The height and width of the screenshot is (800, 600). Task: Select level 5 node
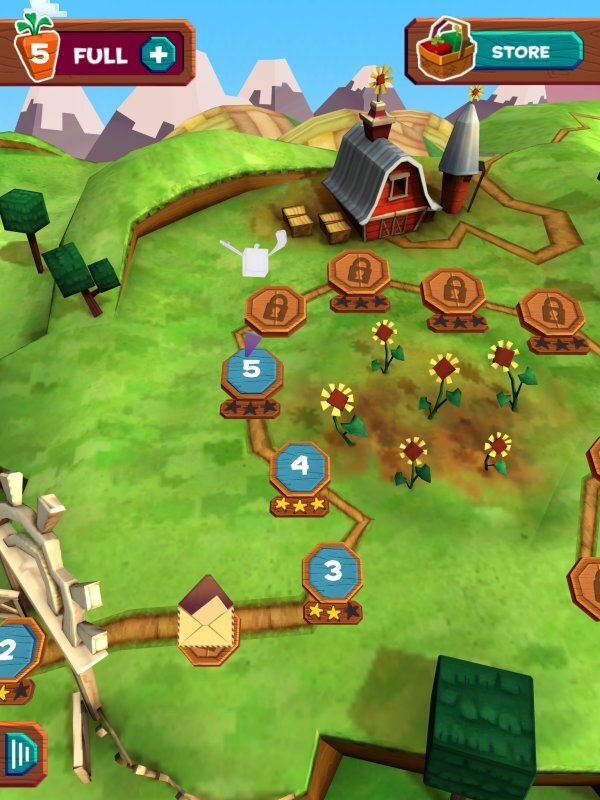[251, 371]
